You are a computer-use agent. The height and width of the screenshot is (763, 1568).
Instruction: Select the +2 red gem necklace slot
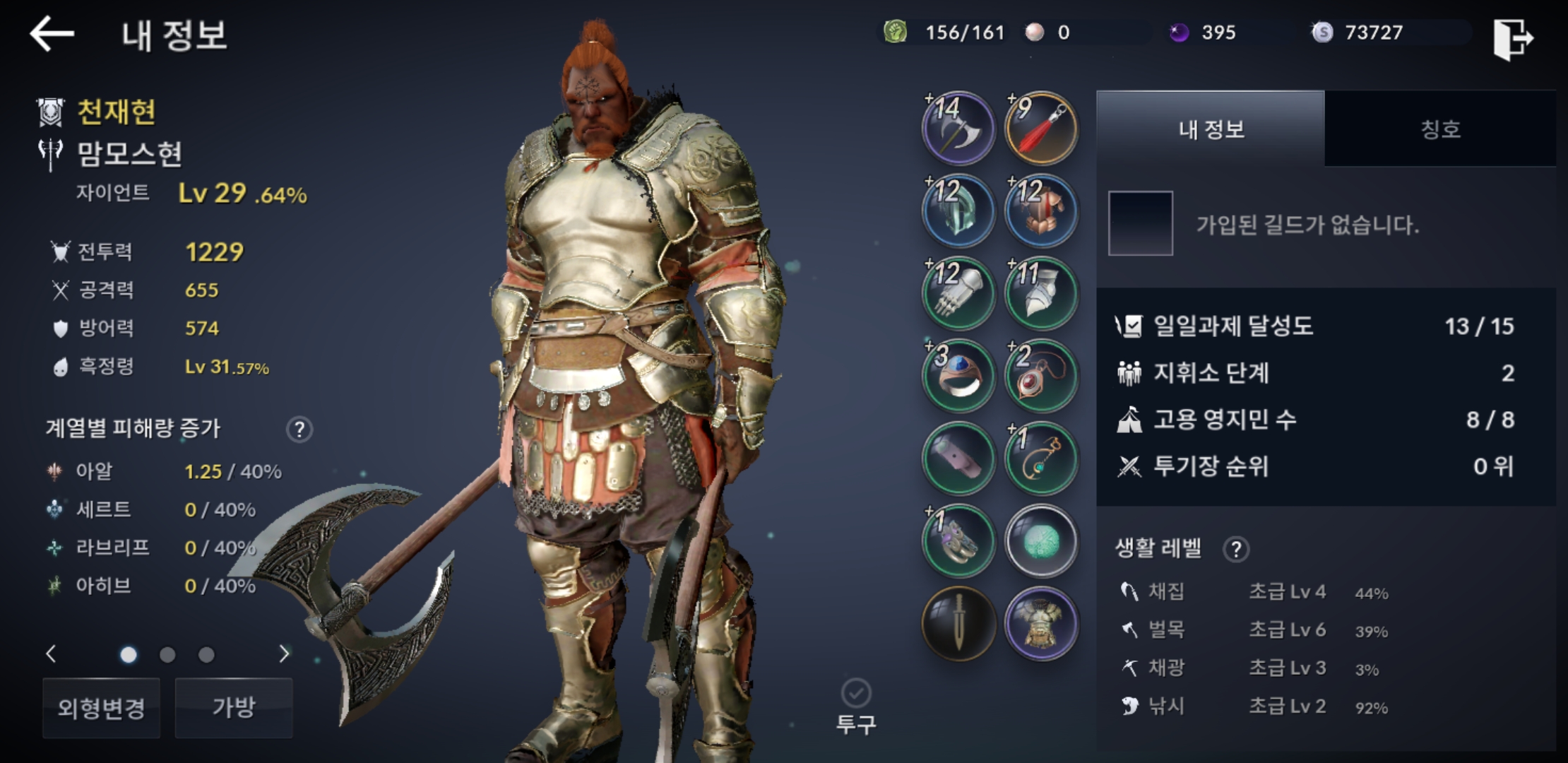pyautogui.click(x=1041, y=376)
